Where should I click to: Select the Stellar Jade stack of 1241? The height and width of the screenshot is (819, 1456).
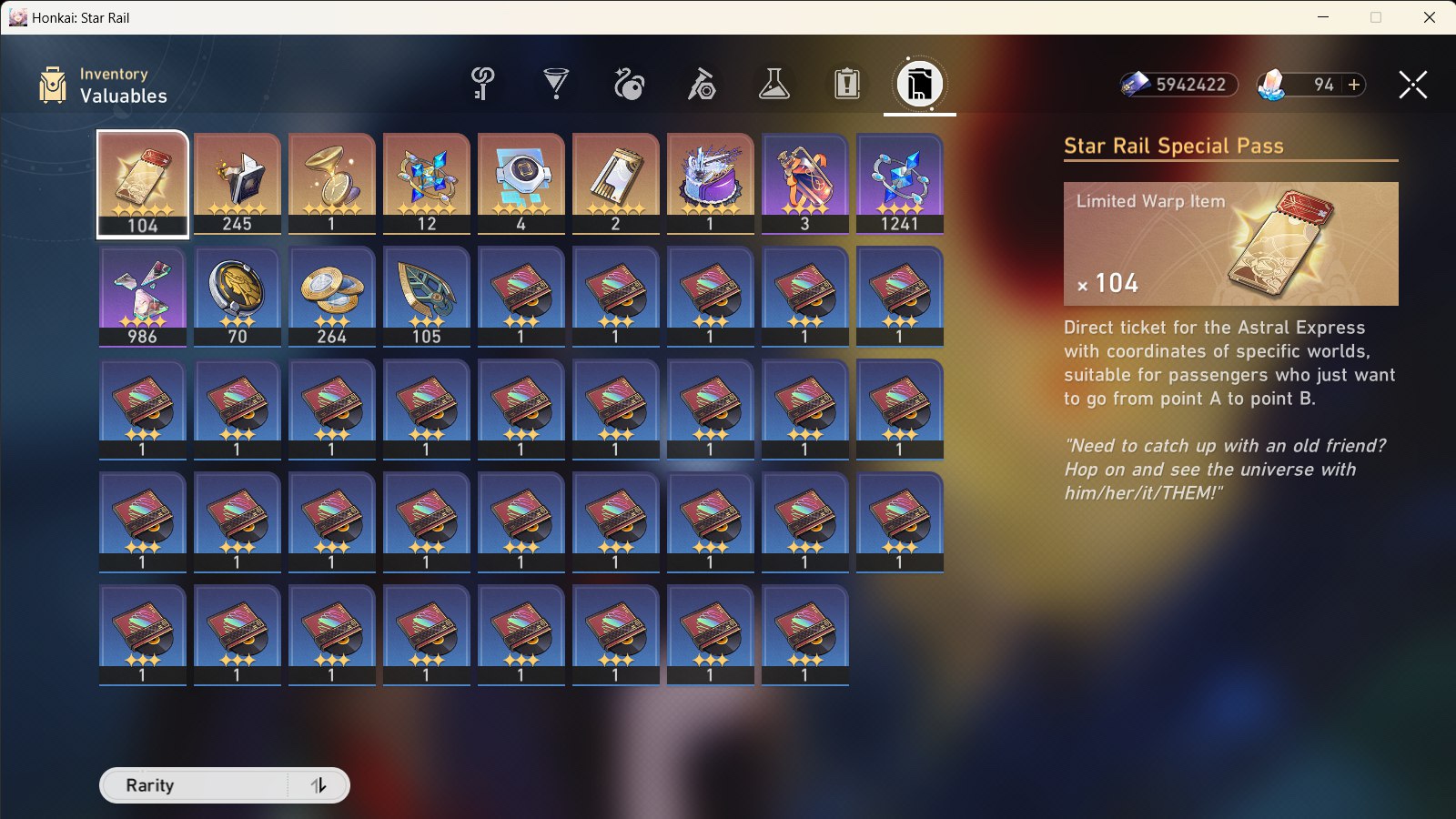899,182
